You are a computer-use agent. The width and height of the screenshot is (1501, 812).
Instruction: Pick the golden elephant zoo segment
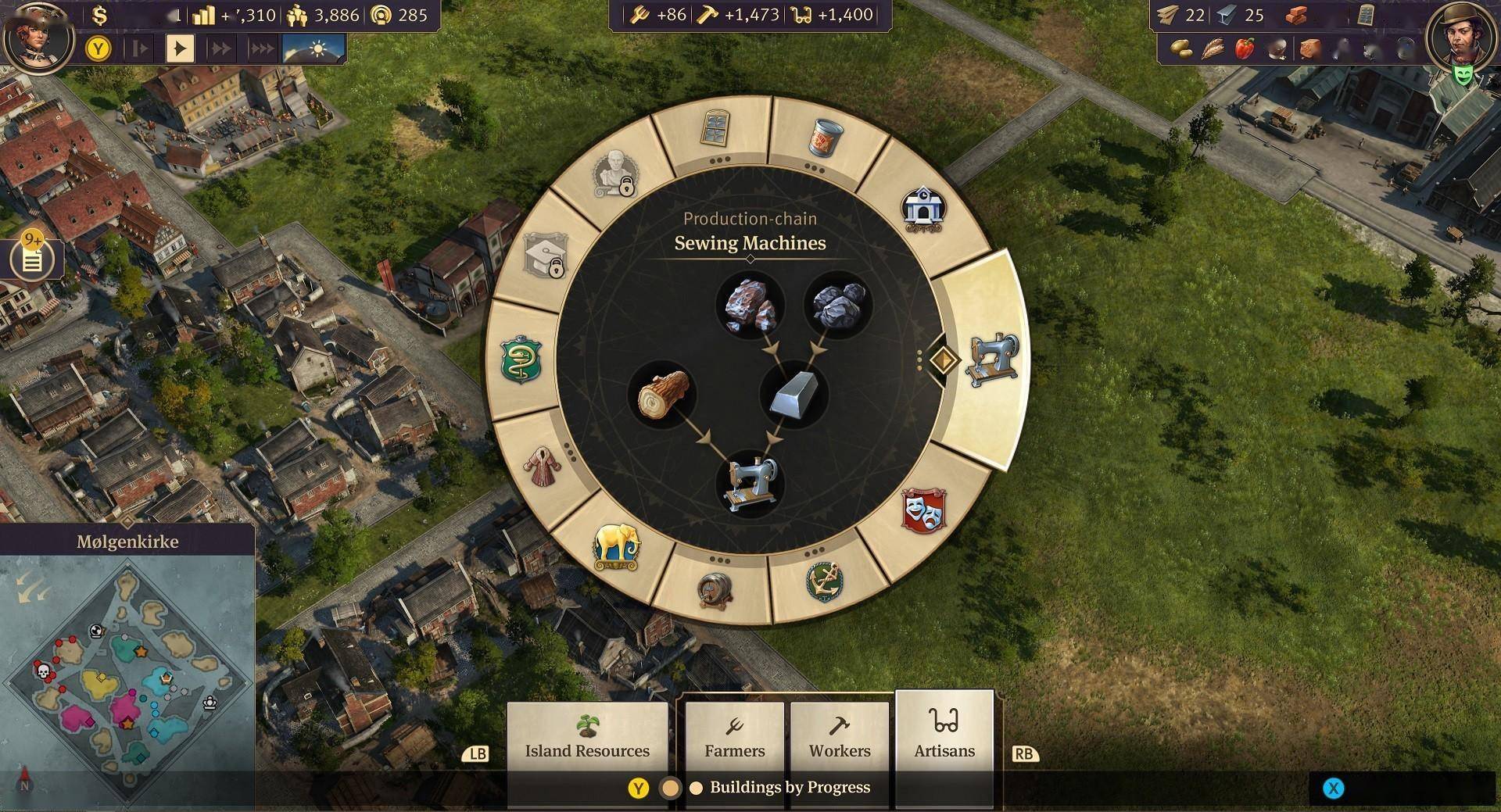coord(617,547)
